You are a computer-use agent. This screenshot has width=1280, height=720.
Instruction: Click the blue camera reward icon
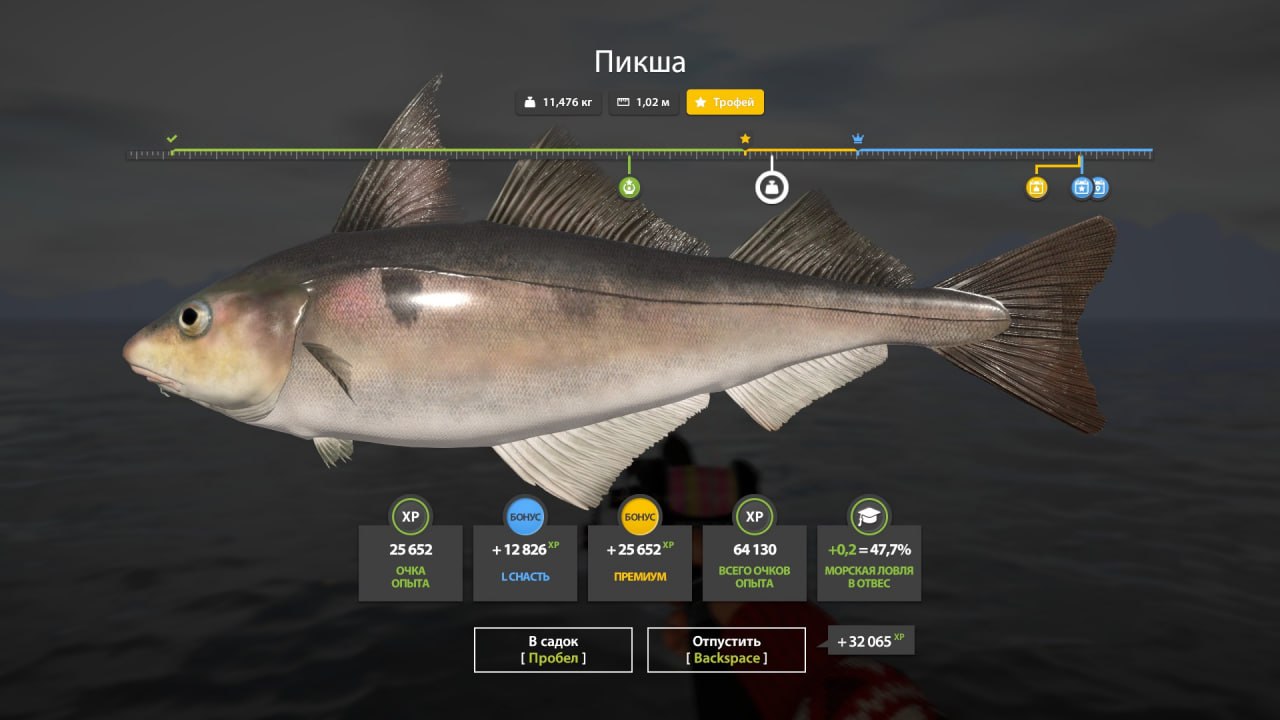1100,188
